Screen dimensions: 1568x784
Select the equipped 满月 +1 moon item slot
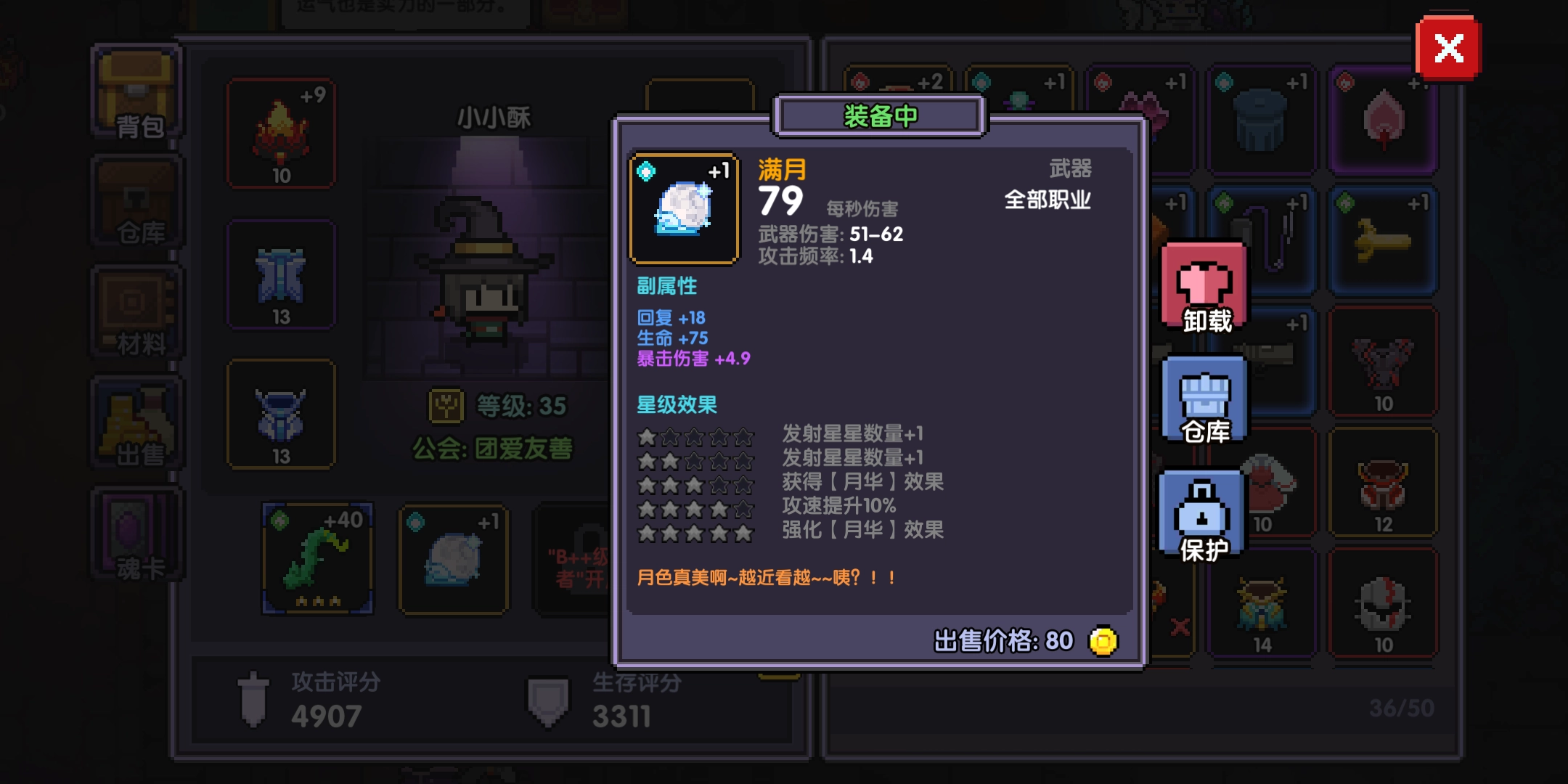[x=454, y=559]
